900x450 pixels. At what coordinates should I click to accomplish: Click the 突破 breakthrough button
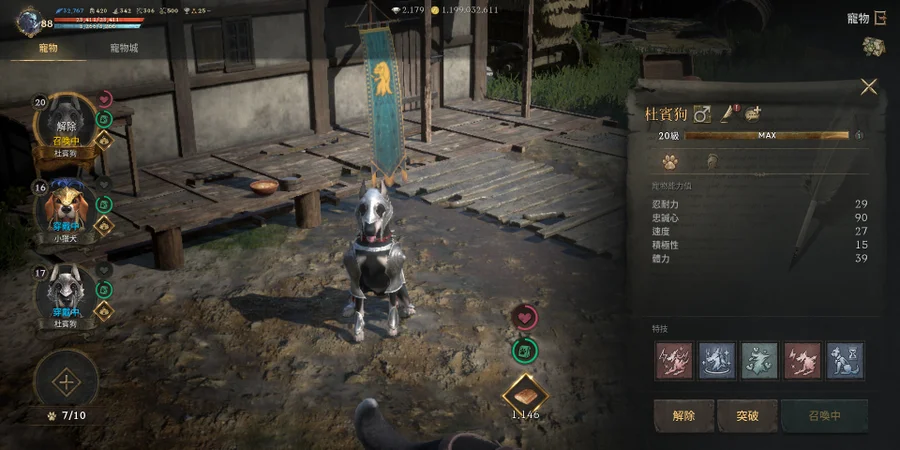[x=747, y=415]
